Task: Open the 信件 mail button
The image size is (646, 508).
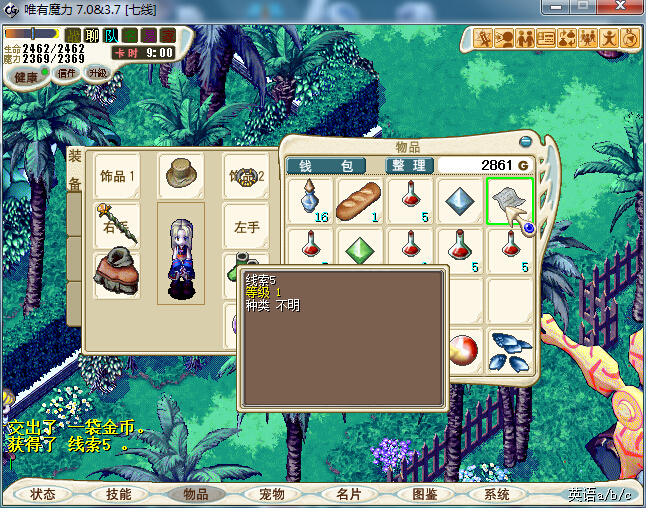Action: (67, 73)
